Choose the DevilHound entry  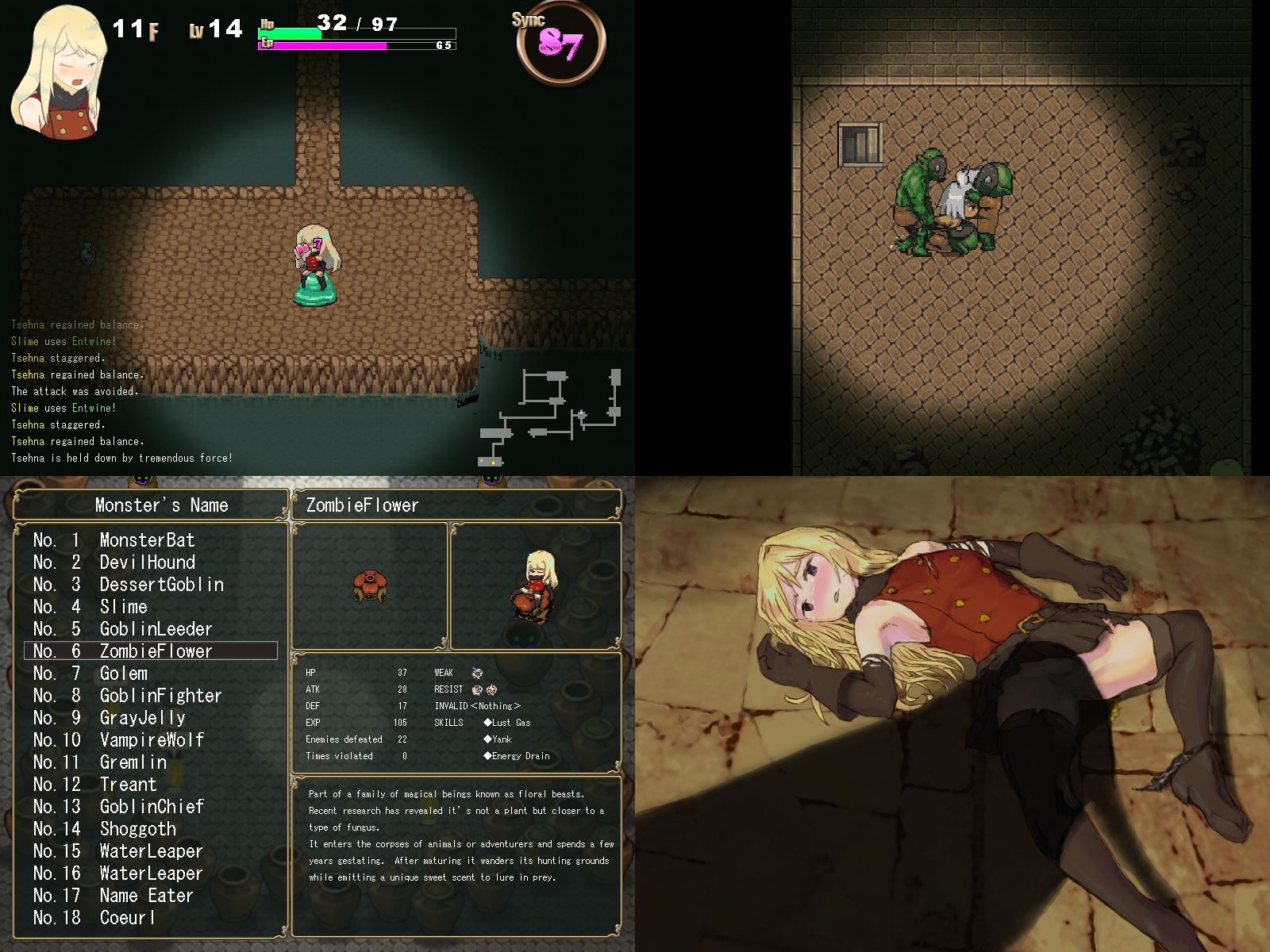point(148,562)
